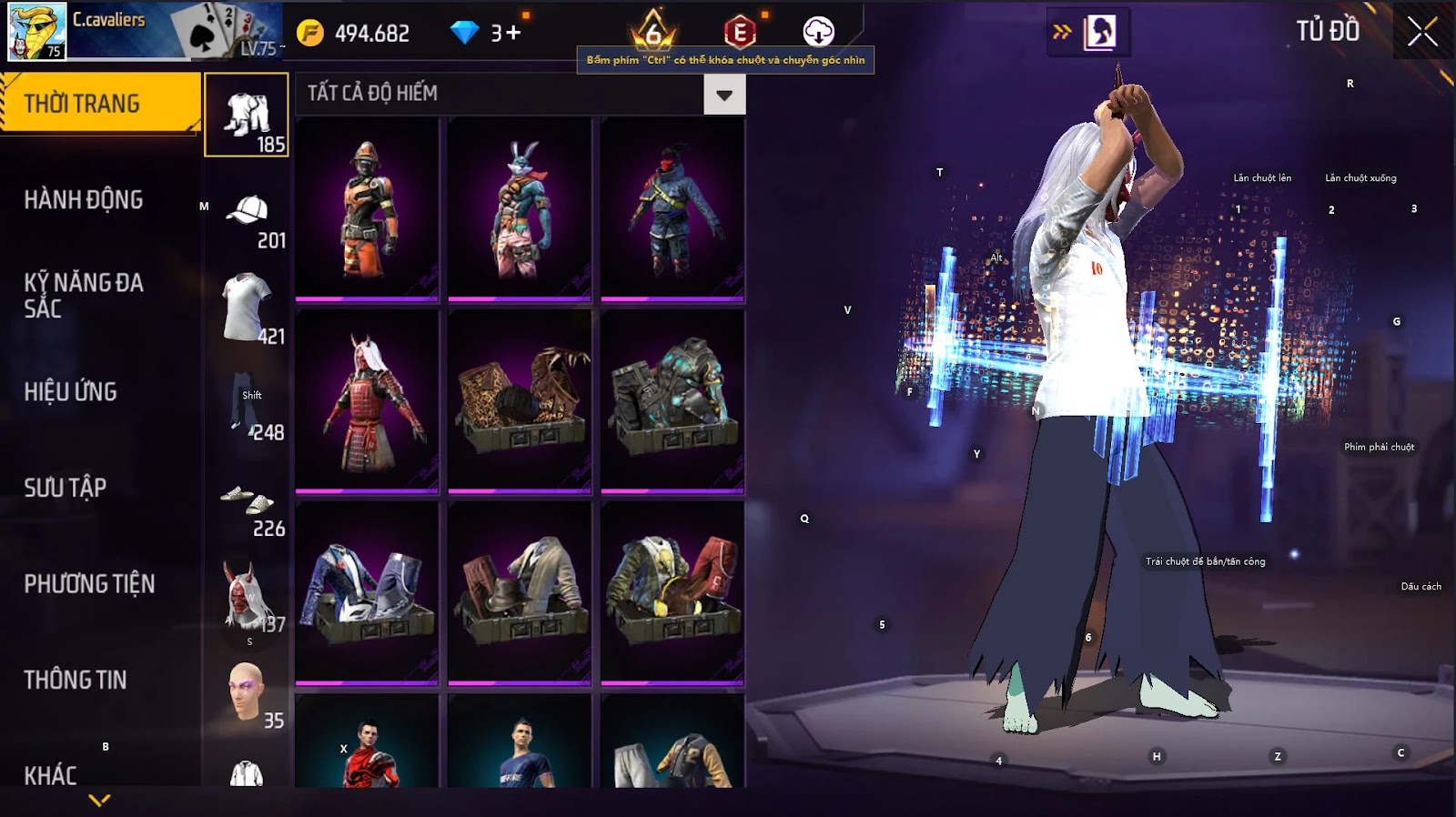
Task: Select the full outfit sets category
Action: click(x=247, y=116)
